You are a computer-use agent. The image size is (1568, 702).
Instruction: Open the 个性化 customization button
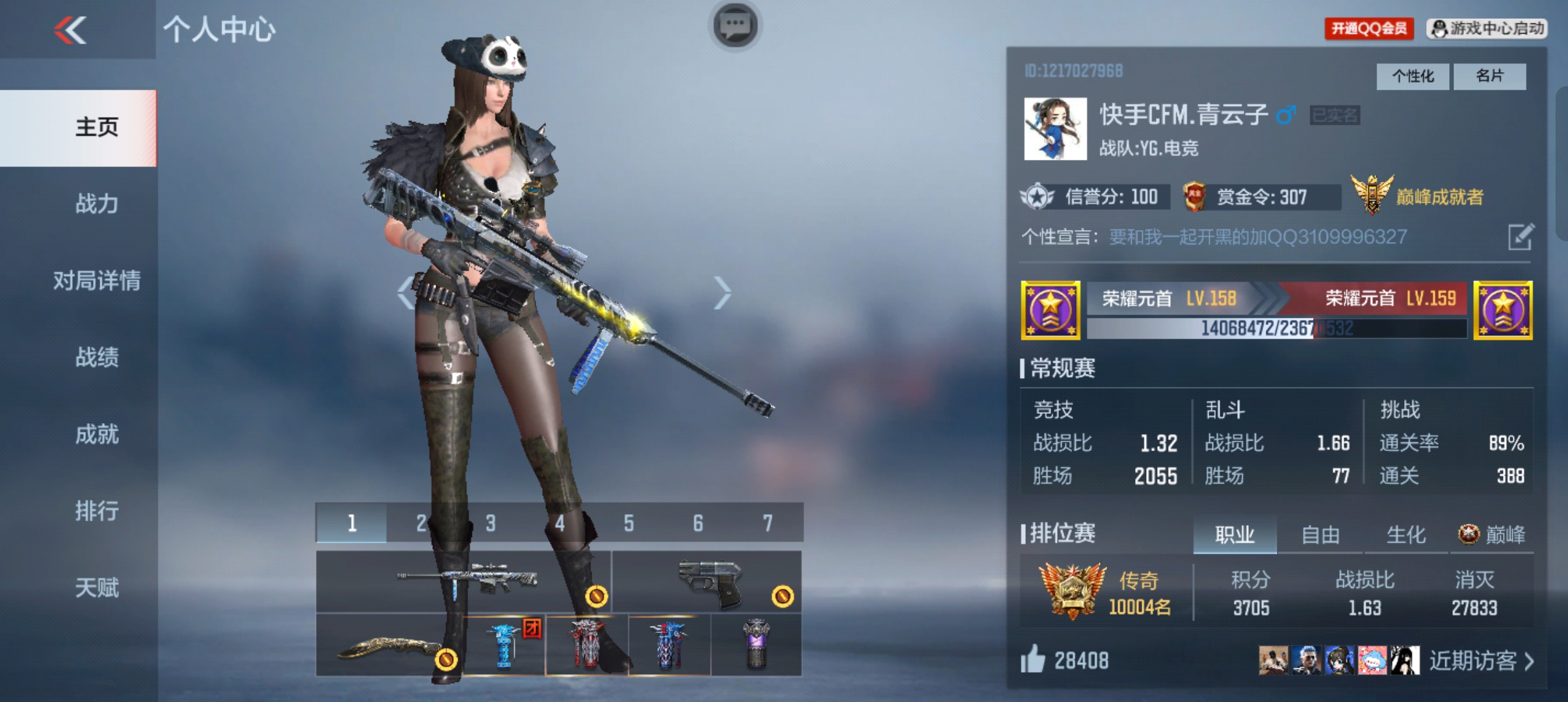(1412, 76)
